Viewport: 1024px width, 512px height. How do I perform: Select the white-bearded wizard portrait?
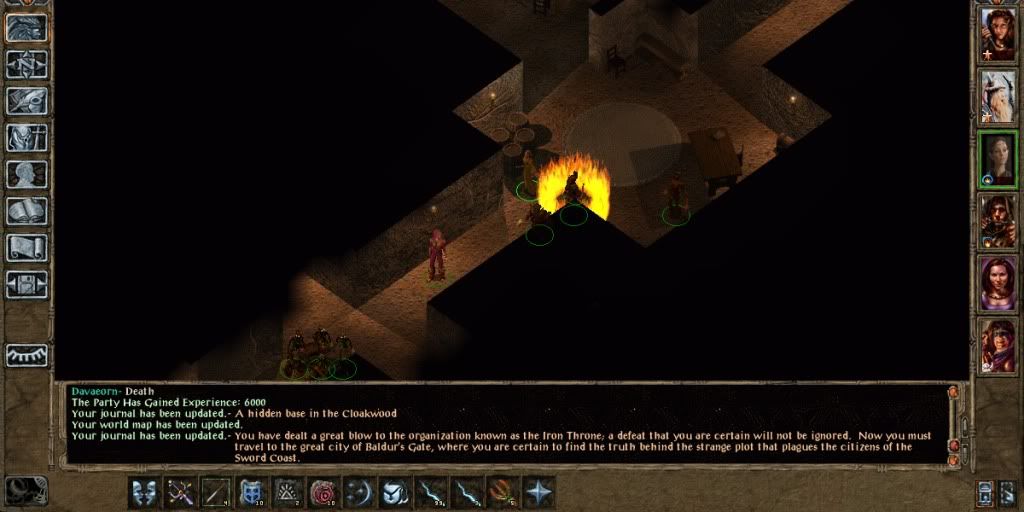998,96
